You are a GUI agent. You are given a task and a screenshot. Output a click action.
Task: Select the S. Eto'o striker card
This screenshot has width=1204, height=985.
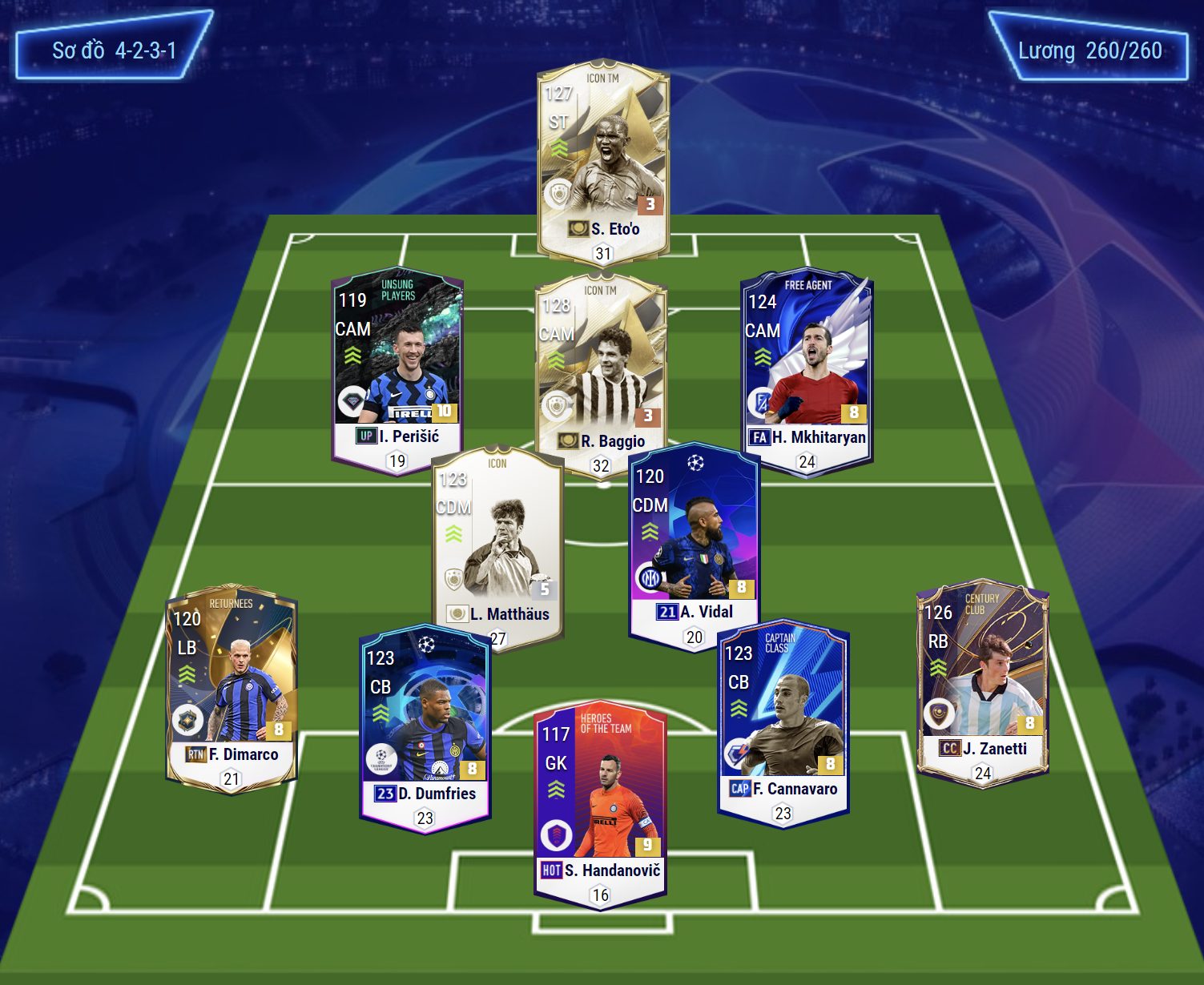(603, 160)
